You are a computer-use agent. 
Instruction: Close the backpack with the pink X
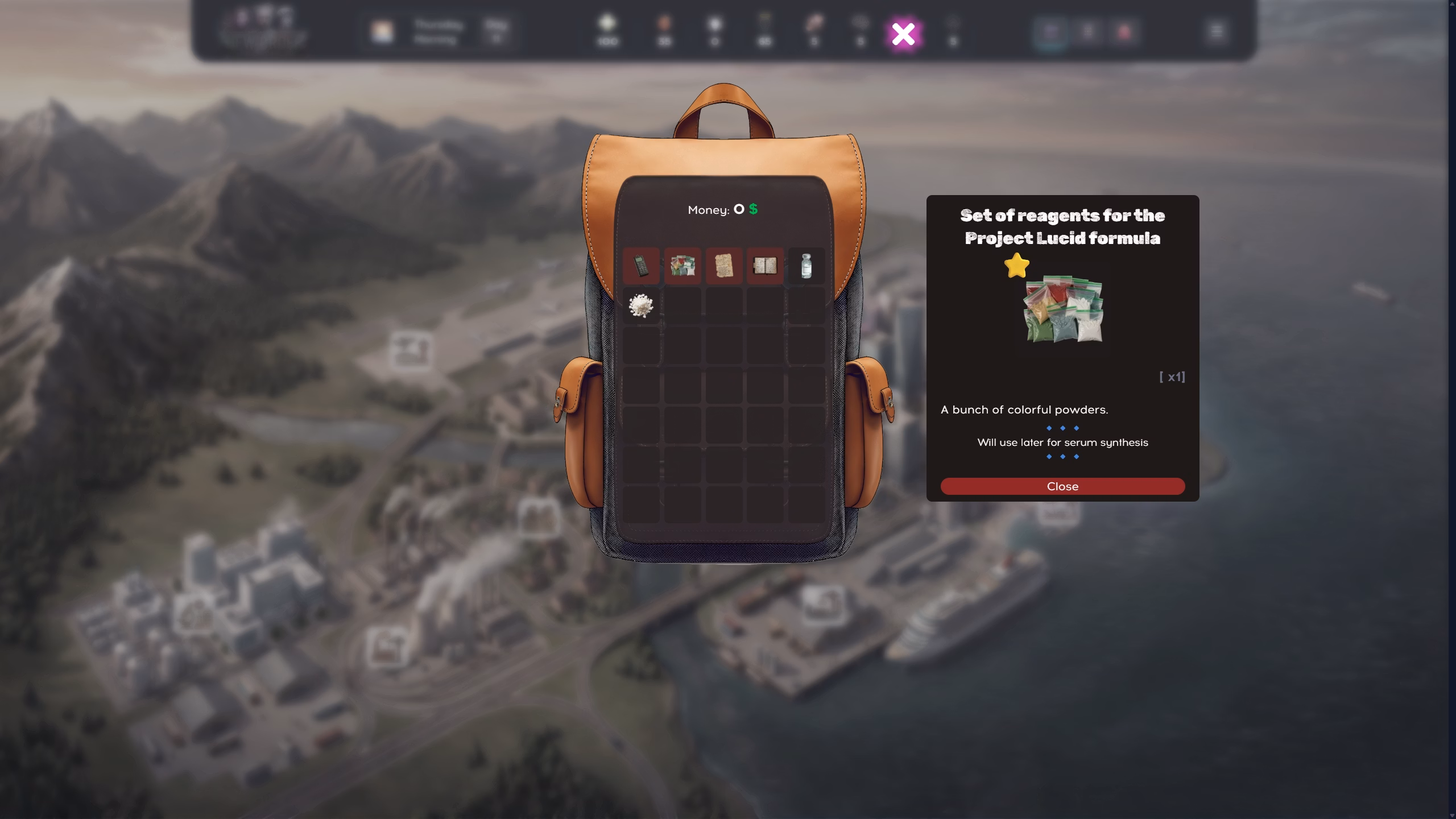tap(903, 34)
